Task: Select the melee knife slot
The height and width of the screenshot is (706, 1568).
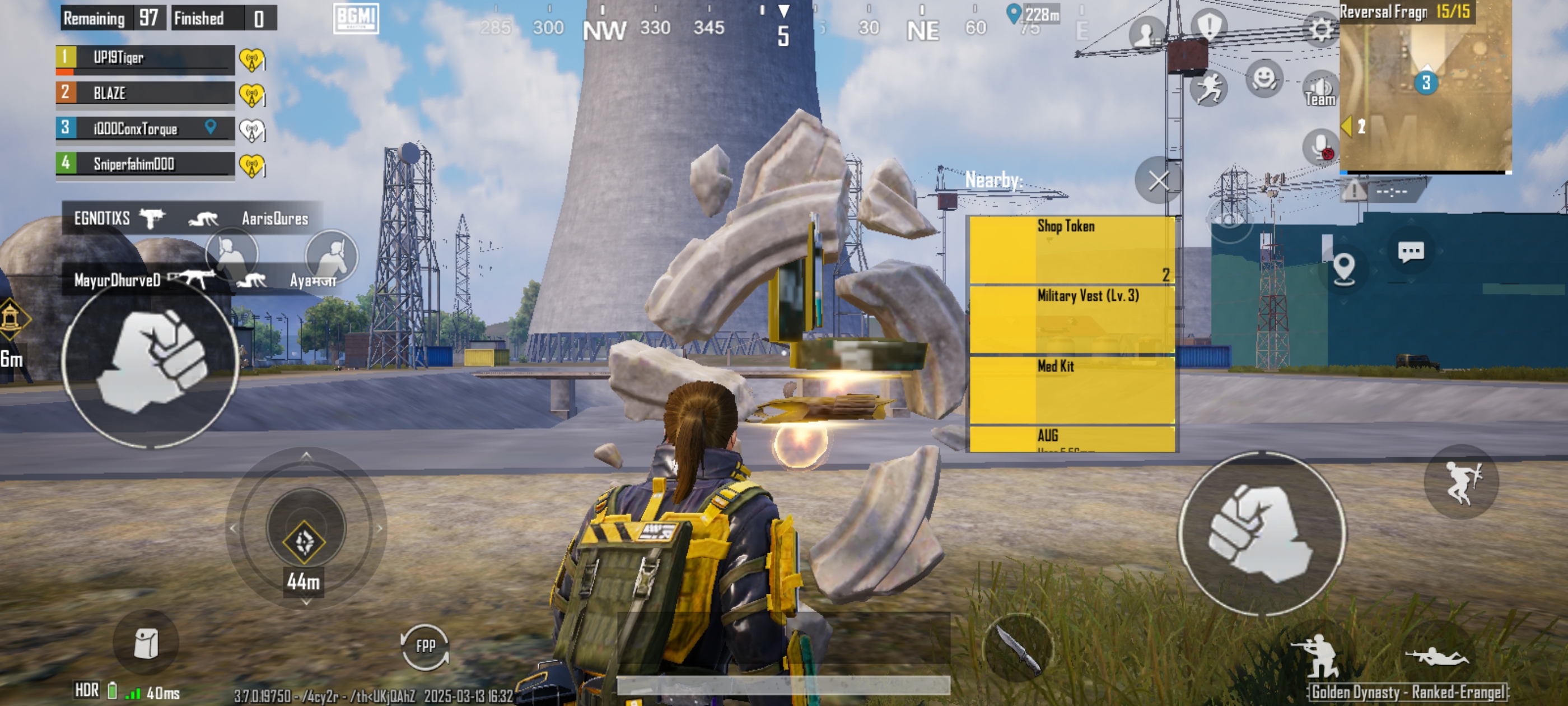Action: click(1018, 649)
